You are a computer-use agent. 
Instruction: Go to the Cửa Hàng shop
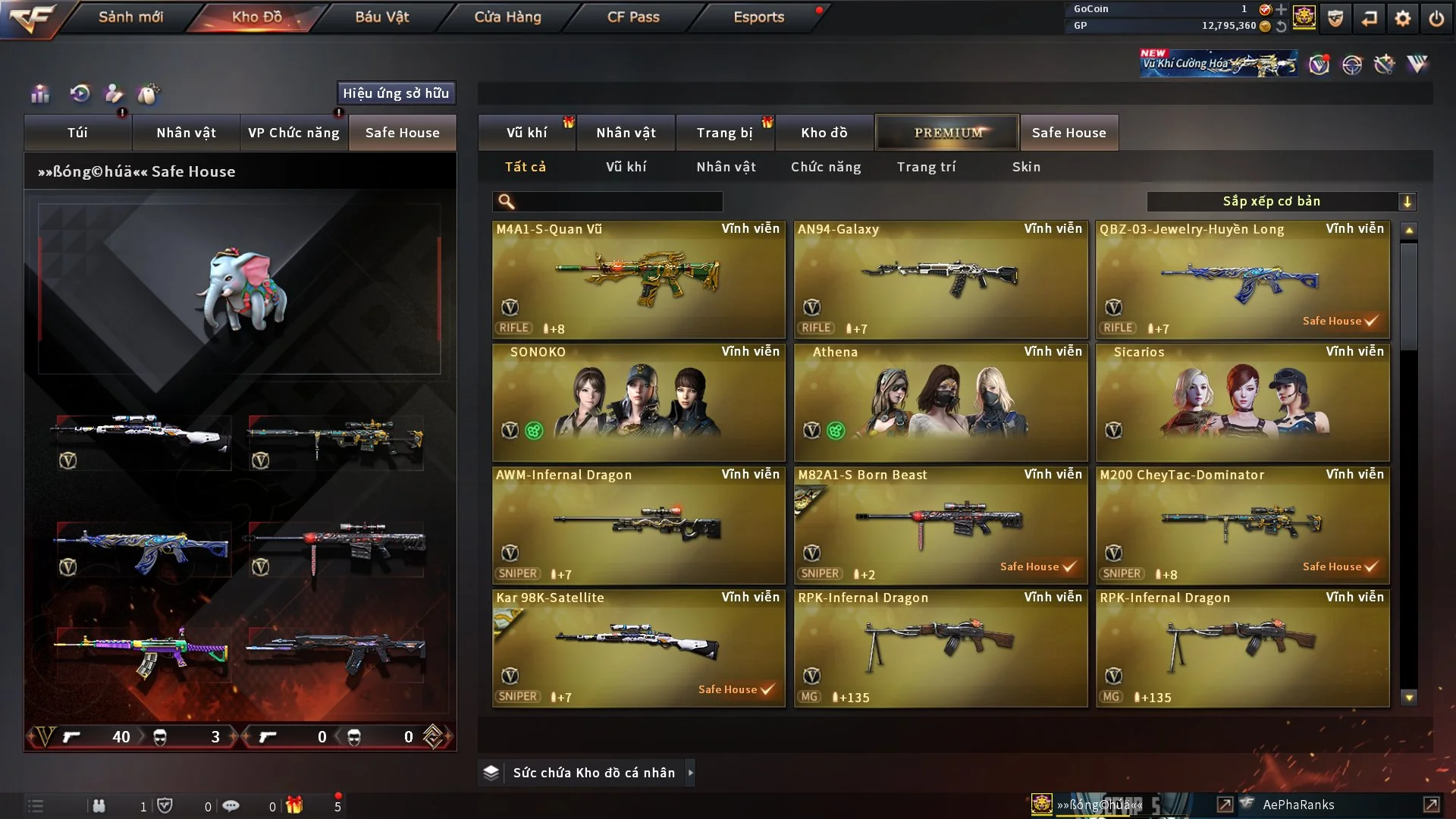507,17
